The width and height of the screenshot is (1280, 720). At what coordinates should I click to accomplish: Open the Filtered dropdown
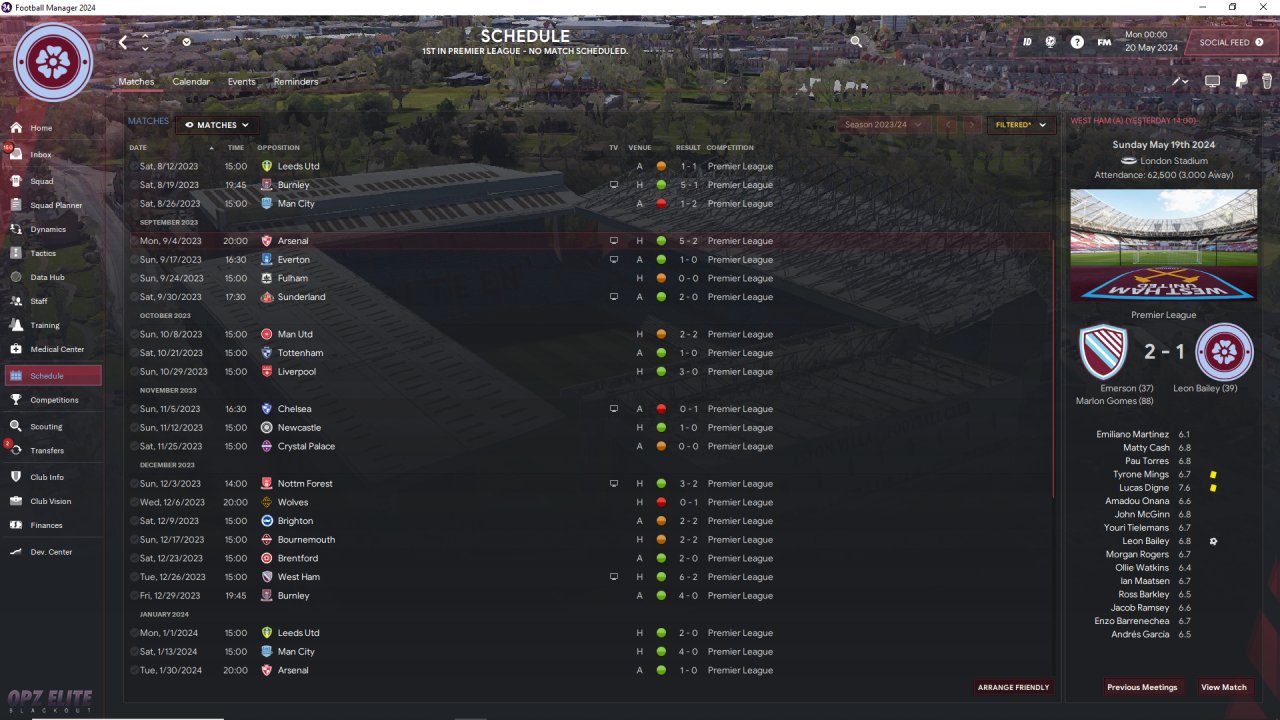pyautogui.click(x=1021, y=125)
